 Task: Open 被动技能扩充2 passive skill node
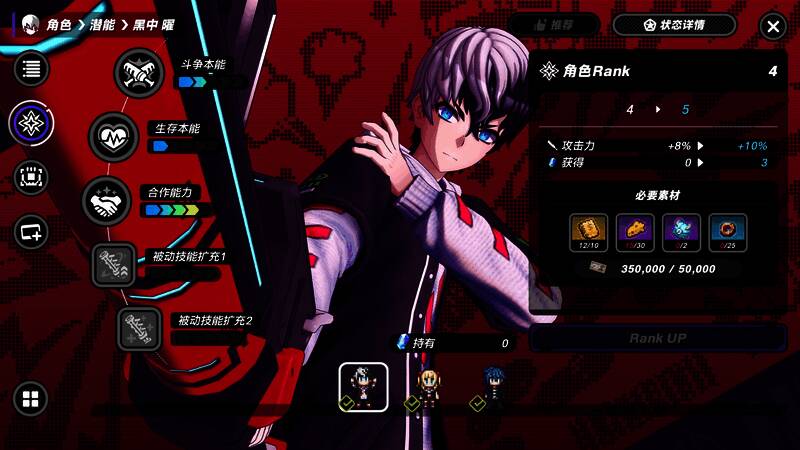[140, 328]
